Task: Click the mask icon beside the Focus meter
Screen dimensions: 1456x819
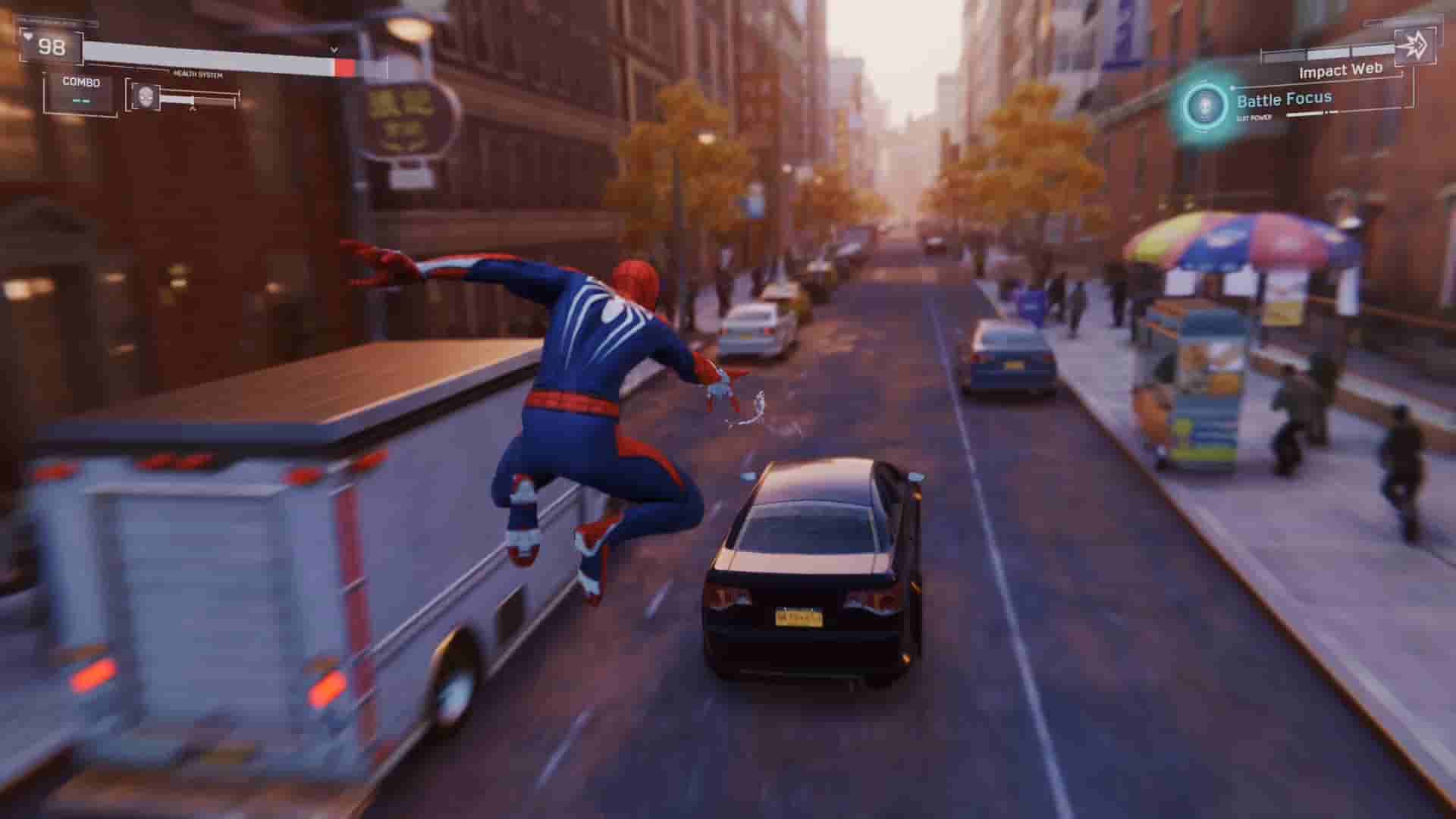Action: point(146,97)
